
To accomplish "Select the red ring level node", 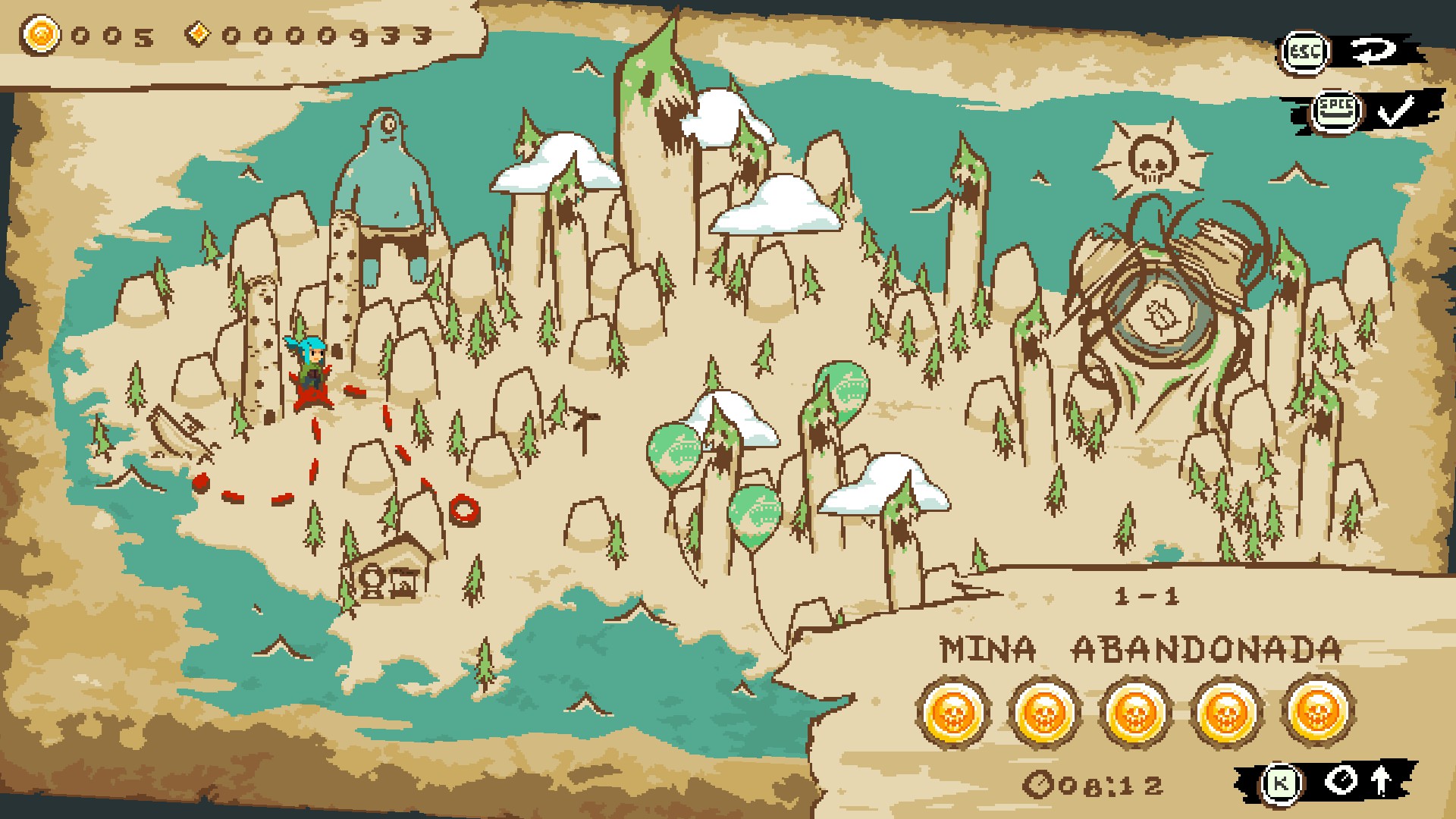I will [x=462, y=509].
